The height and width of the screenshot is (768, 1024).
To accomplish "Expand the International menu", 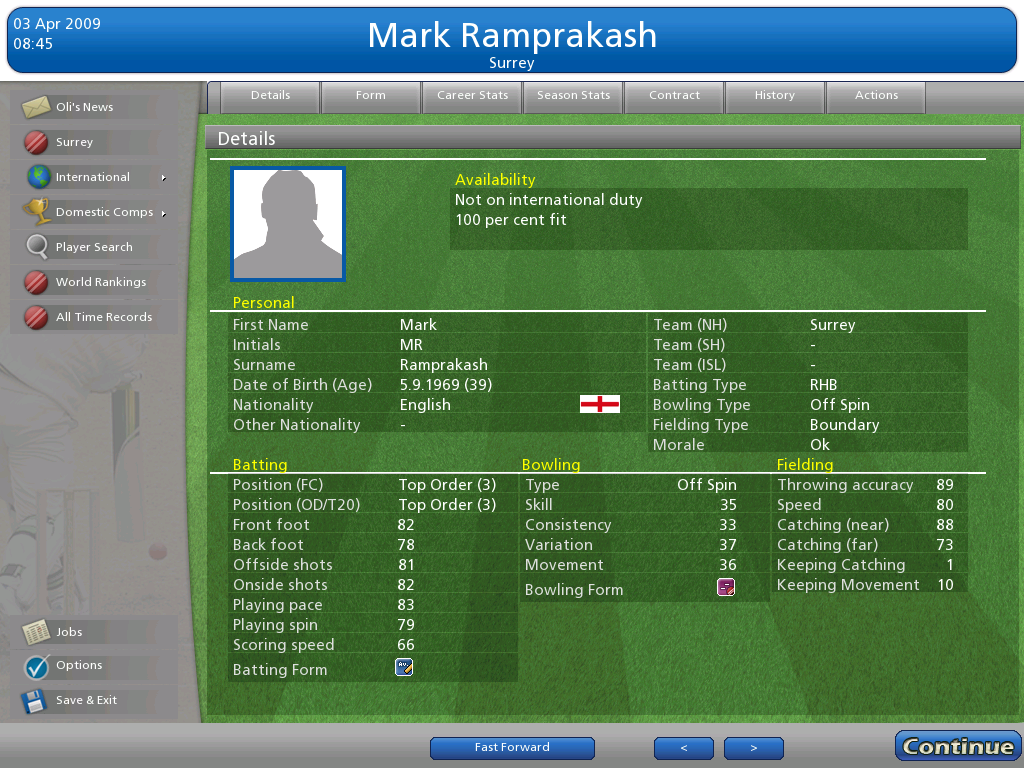I will [x=93, y=177].
